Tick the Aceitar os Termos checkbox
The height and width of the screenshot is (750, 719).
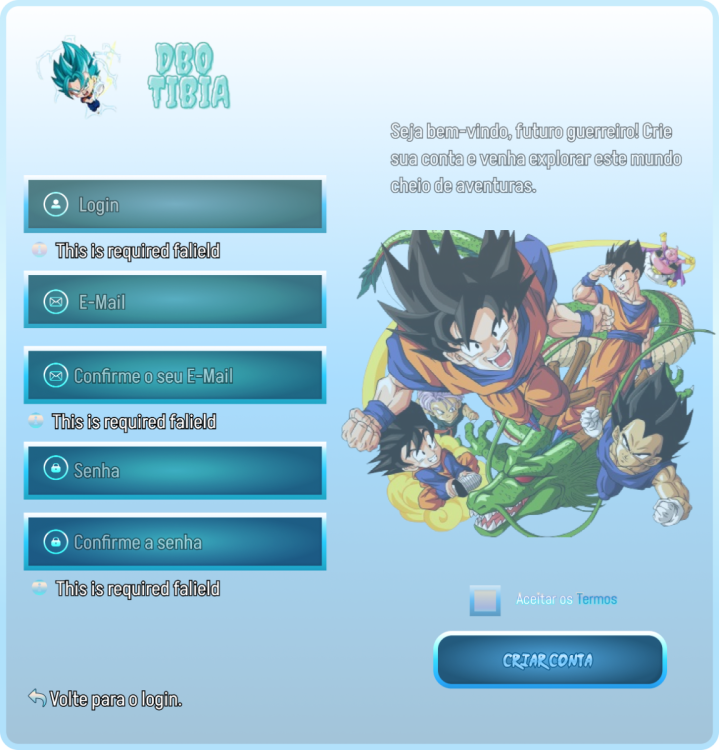(x=485, y=600)
